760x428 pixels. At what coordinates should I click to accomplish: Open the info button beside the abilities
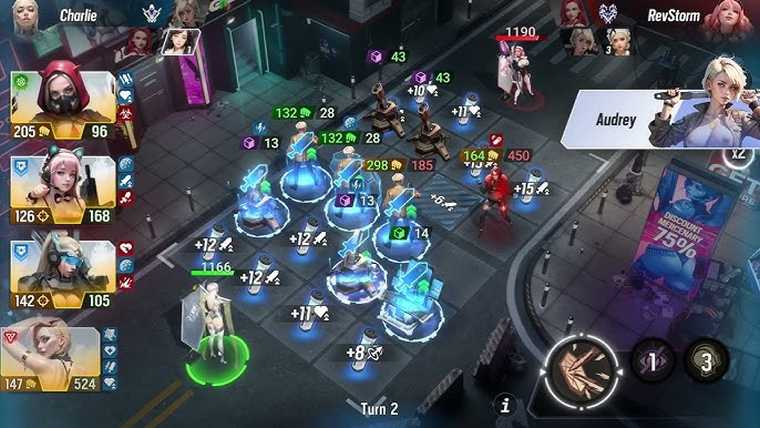pyautogui.click(x=506, y=405)
